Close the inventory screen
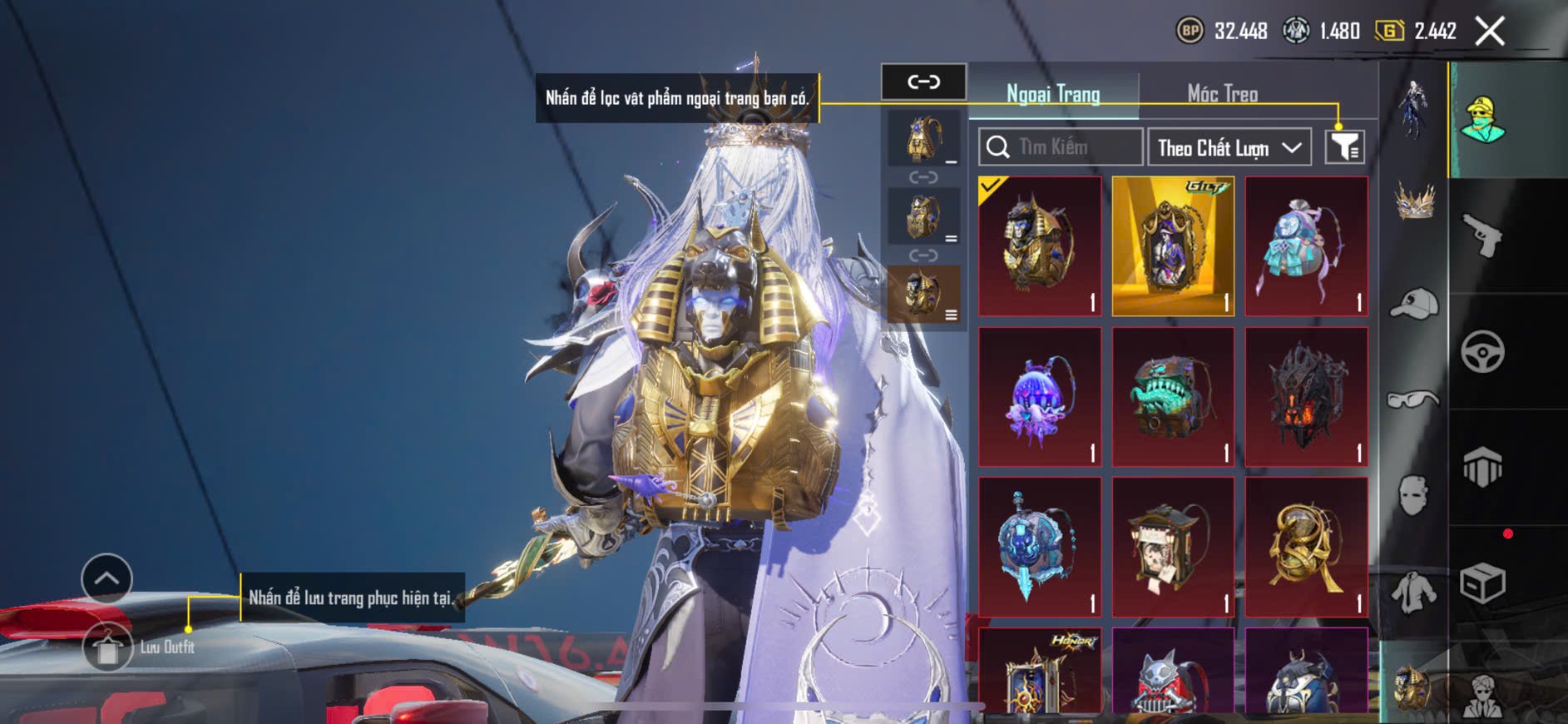Screen dimensions: 1568x724 [1490, 32]
